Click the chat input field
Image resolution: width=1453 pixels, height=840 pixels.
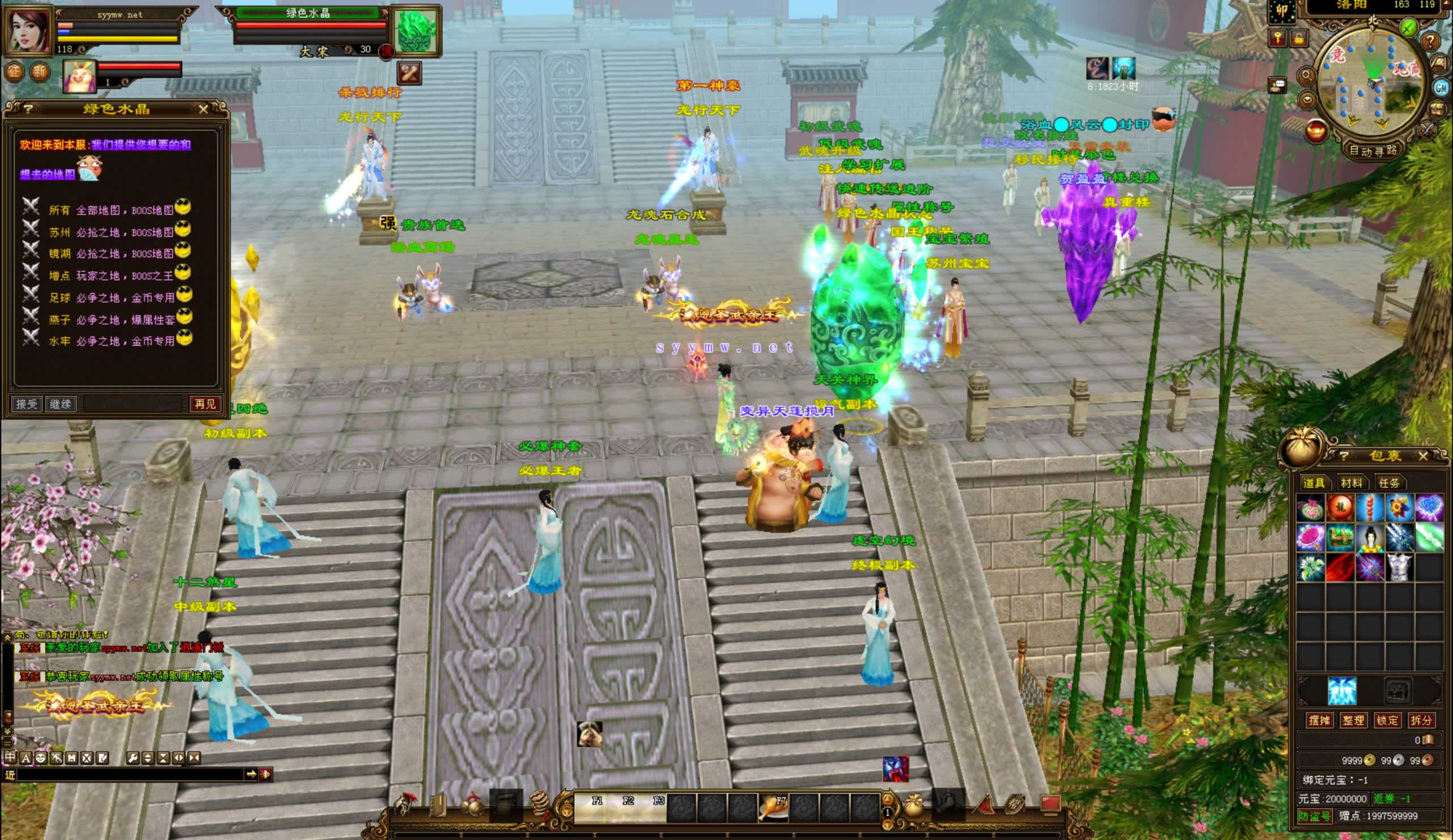(x=130, y=774)
